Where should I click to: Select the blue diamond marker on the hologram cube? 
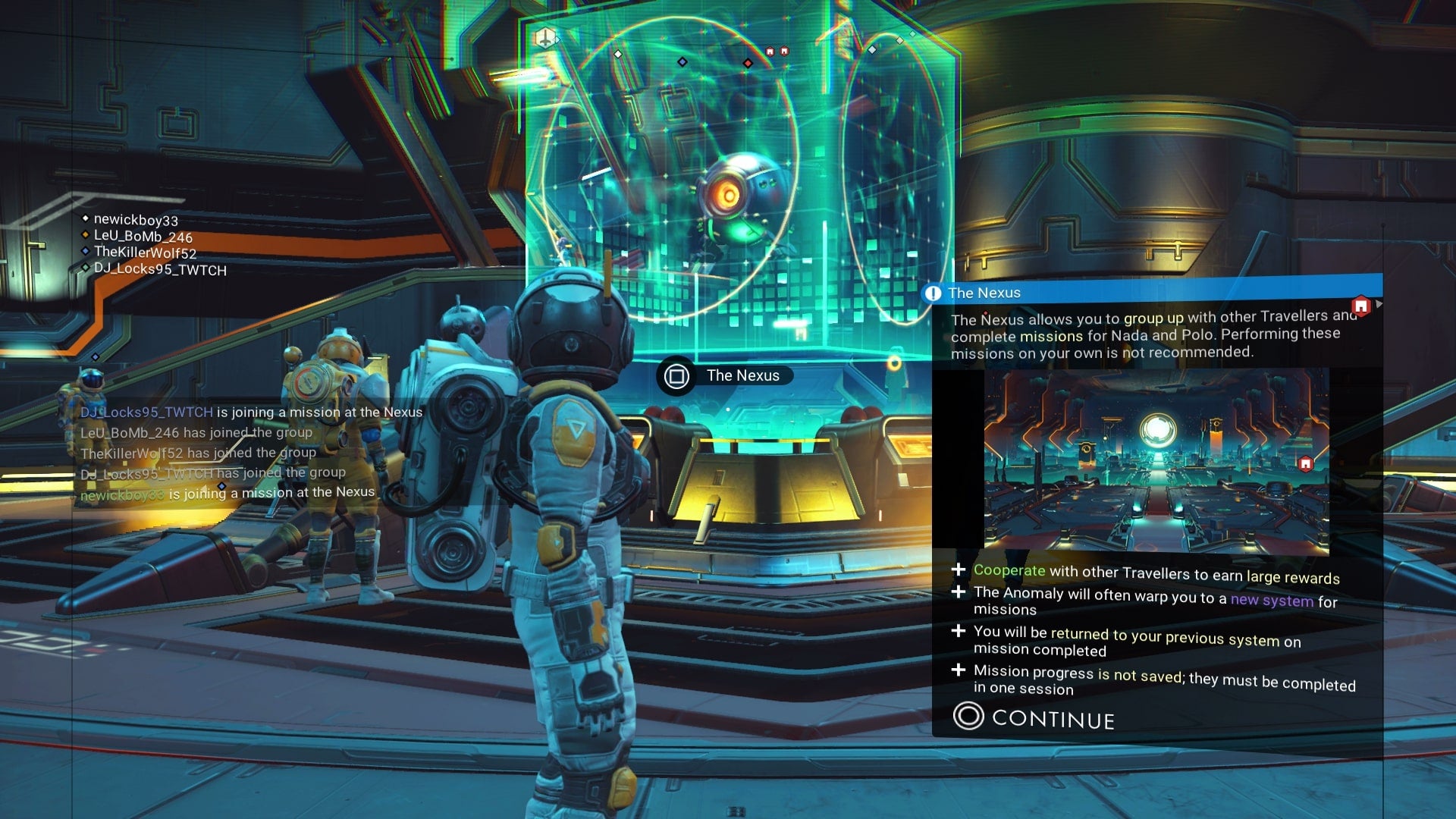pos(682,62)
